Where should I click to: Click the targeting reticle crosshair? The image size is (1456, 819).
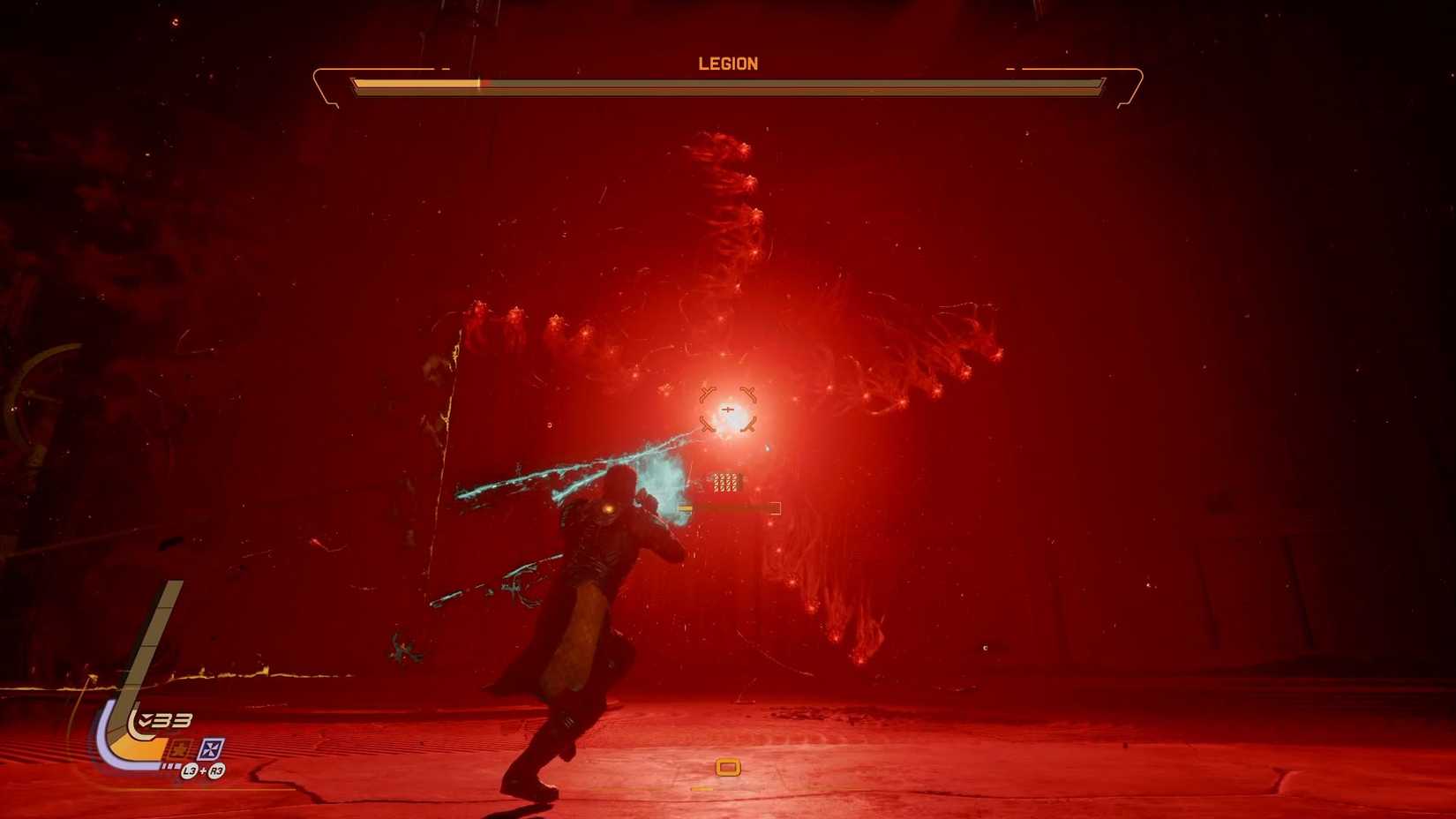725,408
